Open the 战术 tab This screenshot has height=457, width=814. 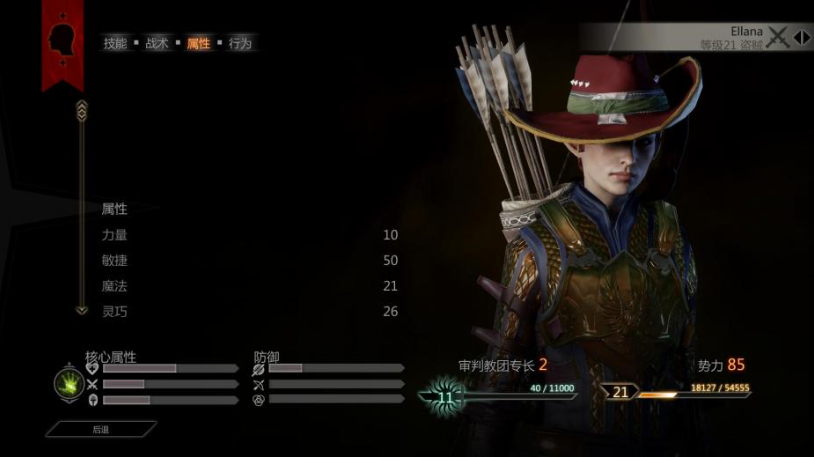157,44
